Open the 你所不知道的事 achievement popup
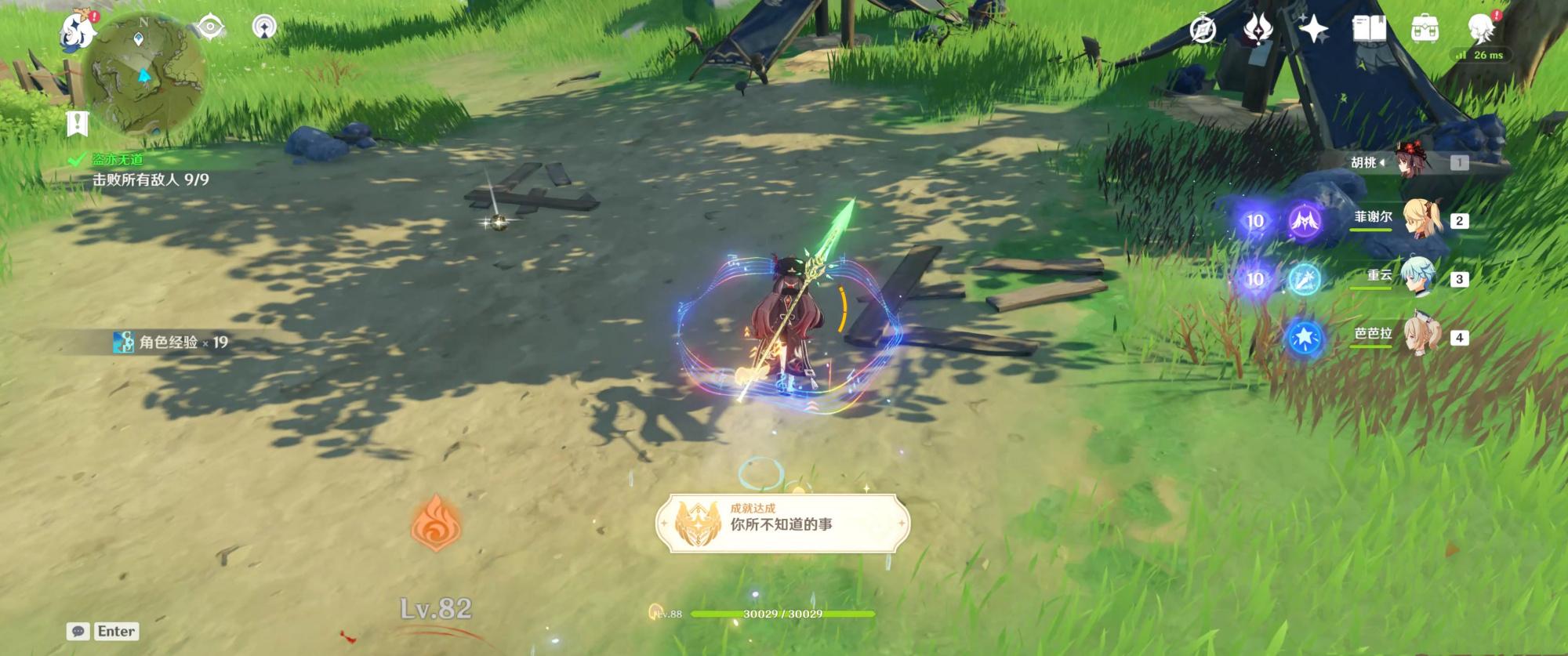1568x656 pixels. tap(782, 523)
